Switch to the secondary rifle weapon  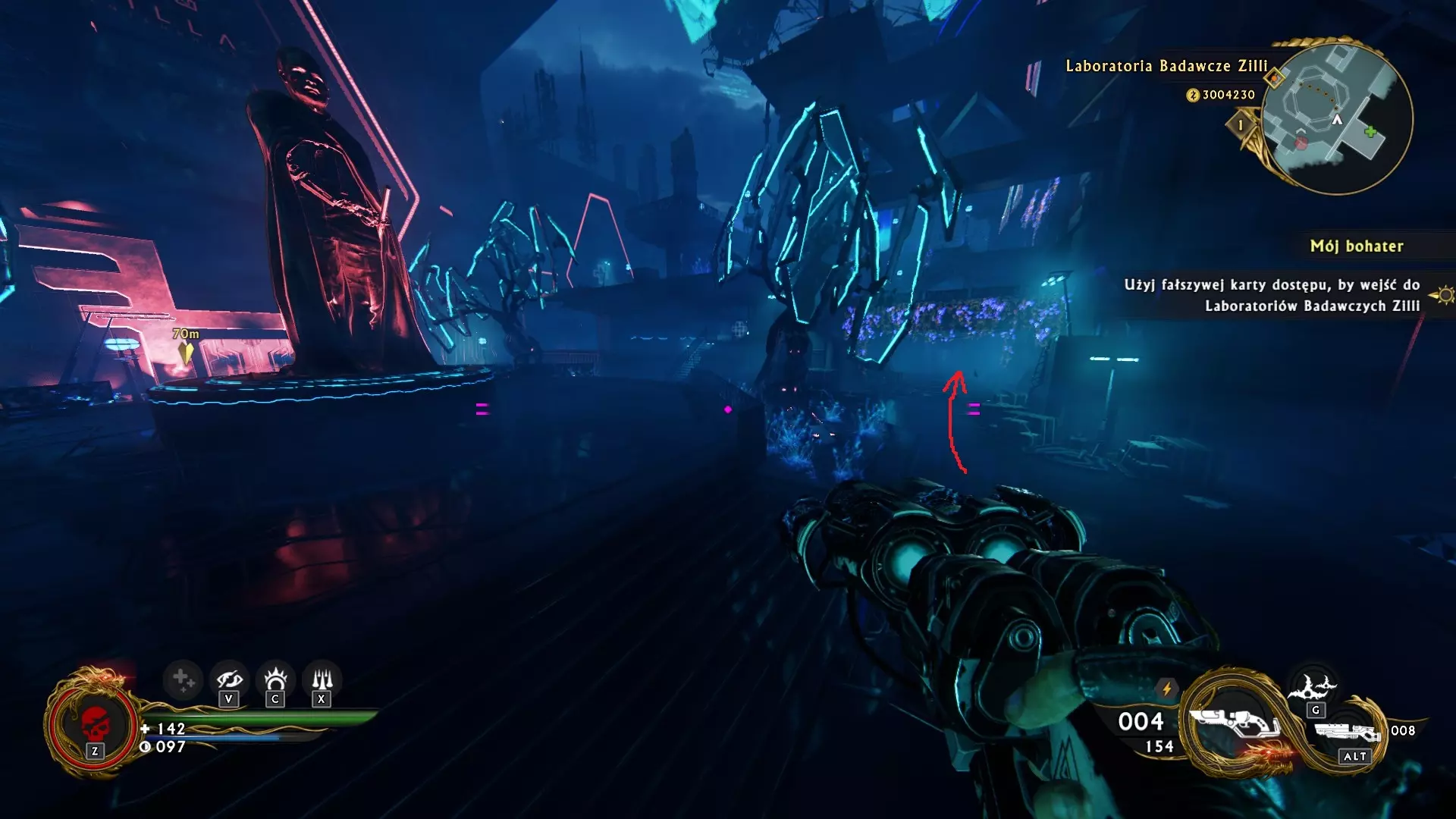pyautogui.click(x=1346, y=733)
